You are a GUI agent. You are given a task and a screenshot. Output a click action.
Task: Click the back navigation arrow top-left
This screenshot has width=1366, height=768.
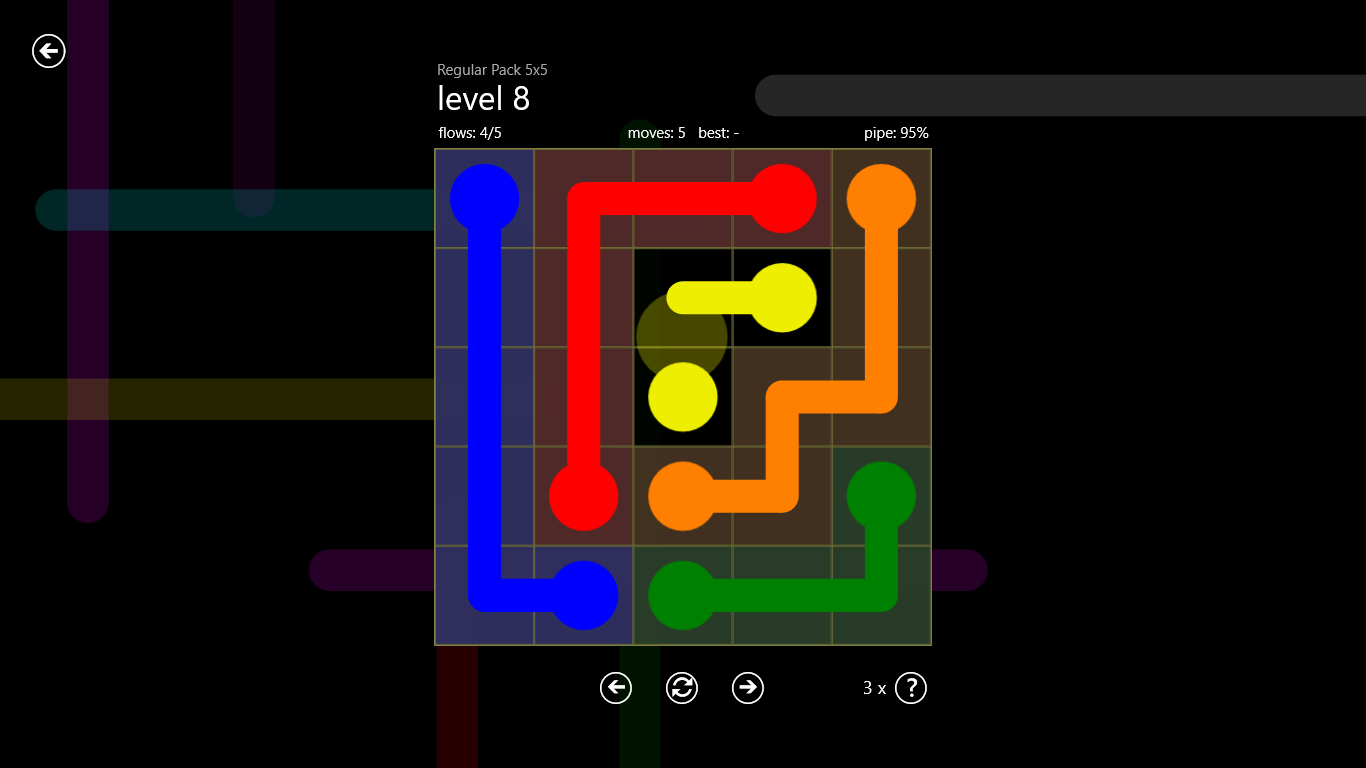pyautogui.click(x=48, y=51)
